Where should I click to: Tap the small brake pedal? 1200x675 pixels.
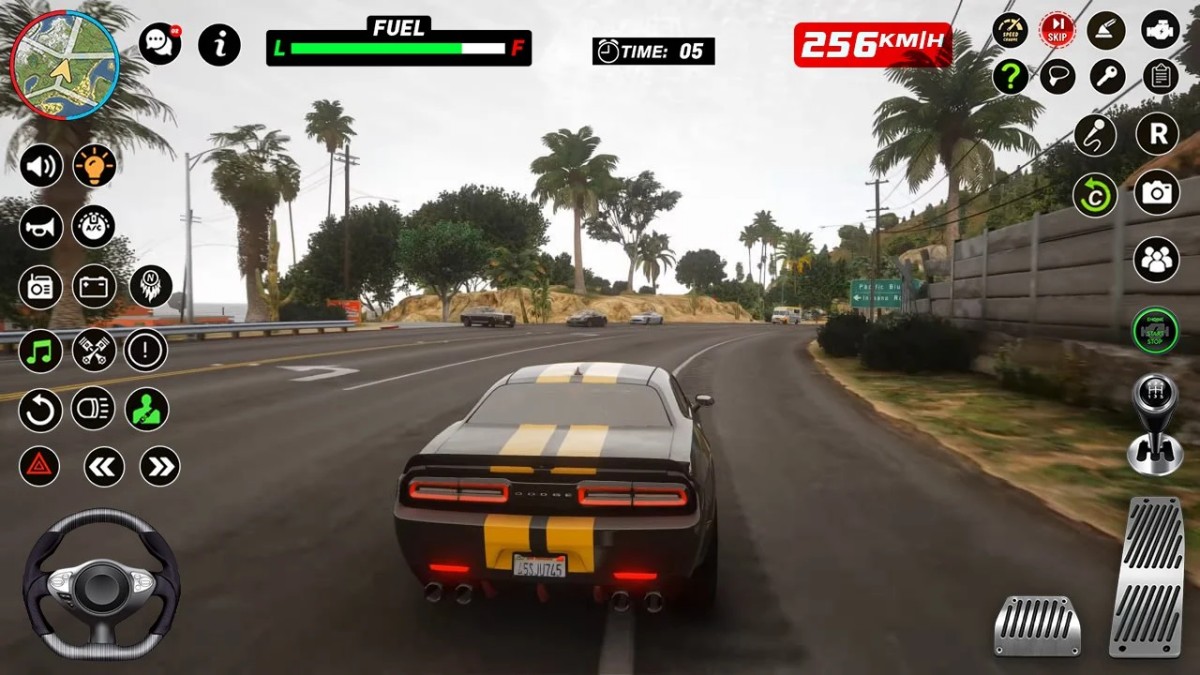1037,626
